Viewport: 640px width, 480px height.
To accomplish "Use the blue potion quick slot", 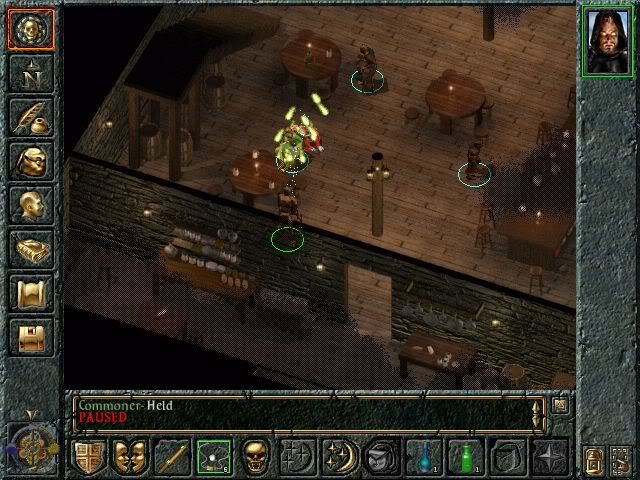I will click(x=426, y=456).
